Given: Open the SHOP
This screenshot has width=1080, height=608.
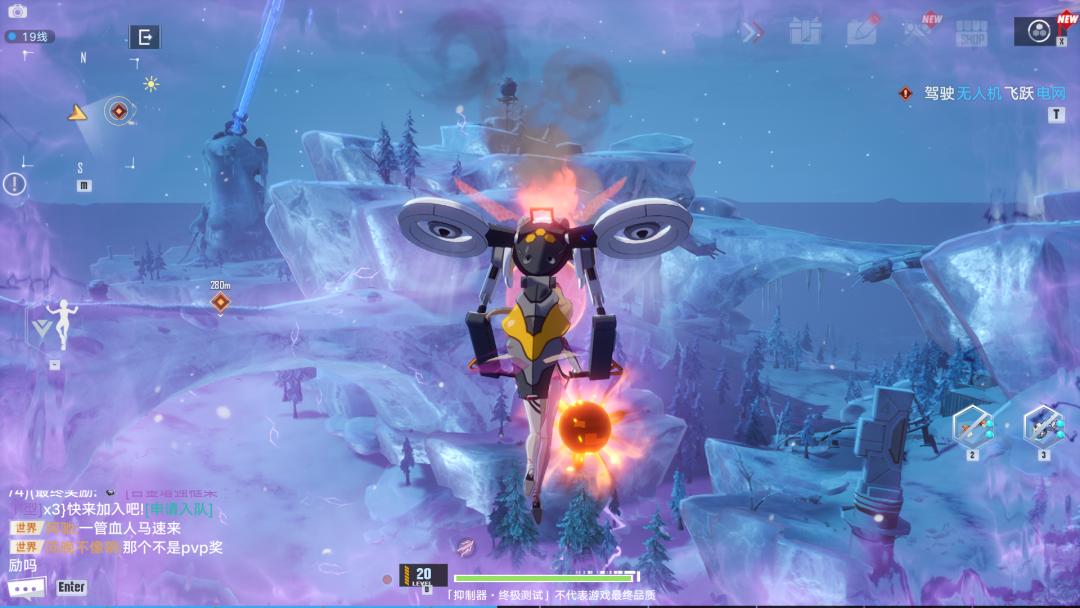Looking at the screenshot, I should tap(970, 33).
